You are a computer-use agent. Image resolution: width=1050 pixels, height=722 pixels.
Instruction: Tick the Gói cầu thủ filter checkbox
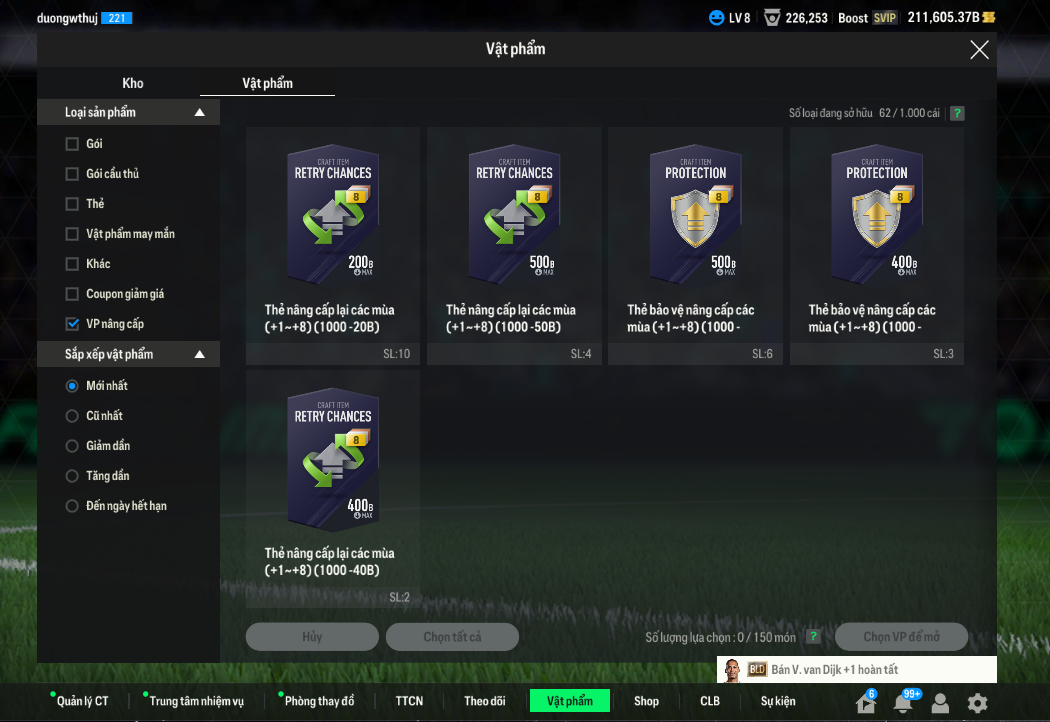point(72,174)
